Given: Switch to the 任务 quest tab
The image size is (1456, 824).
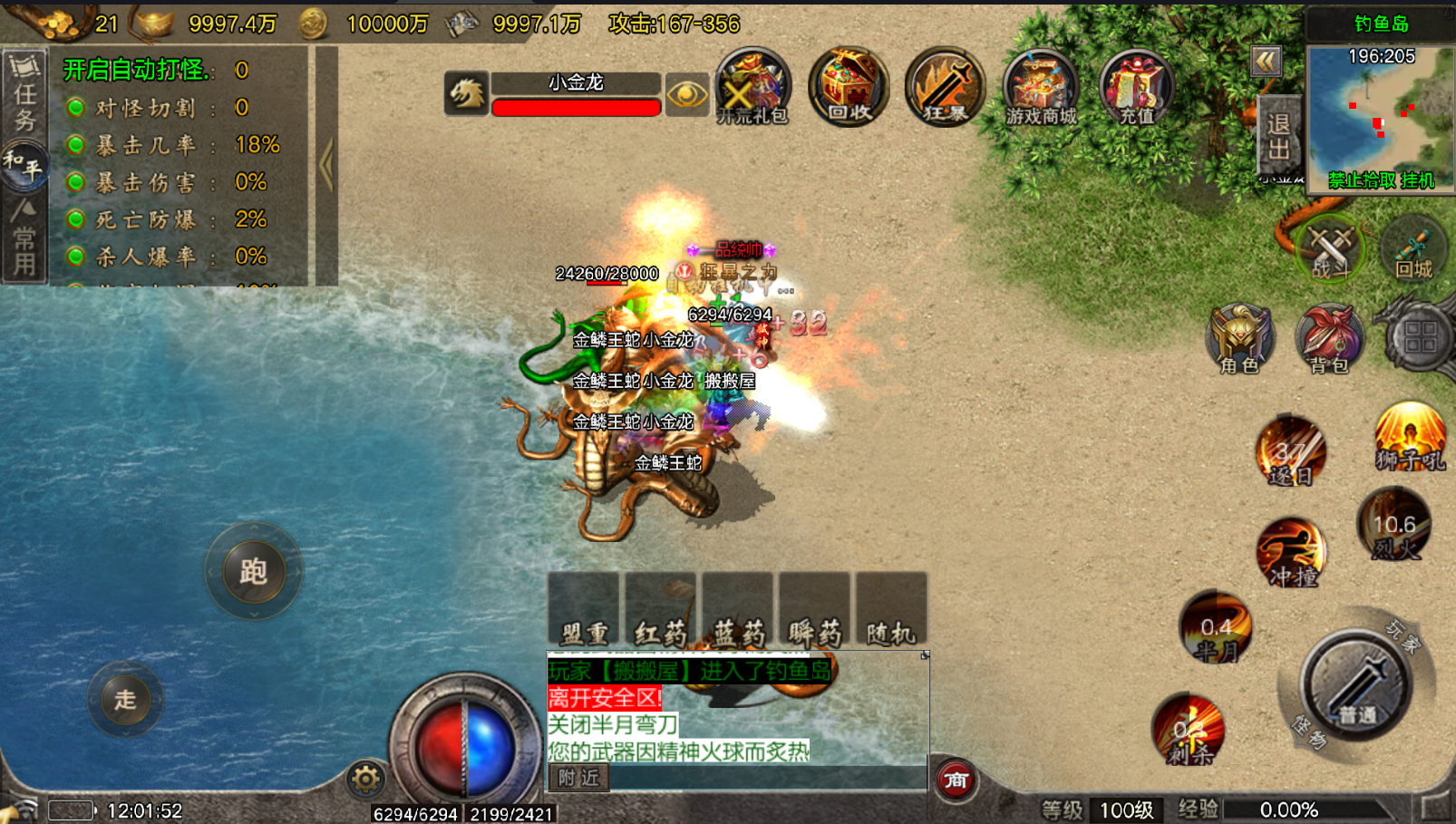Looking at the screenshot, I should (24, 94).
